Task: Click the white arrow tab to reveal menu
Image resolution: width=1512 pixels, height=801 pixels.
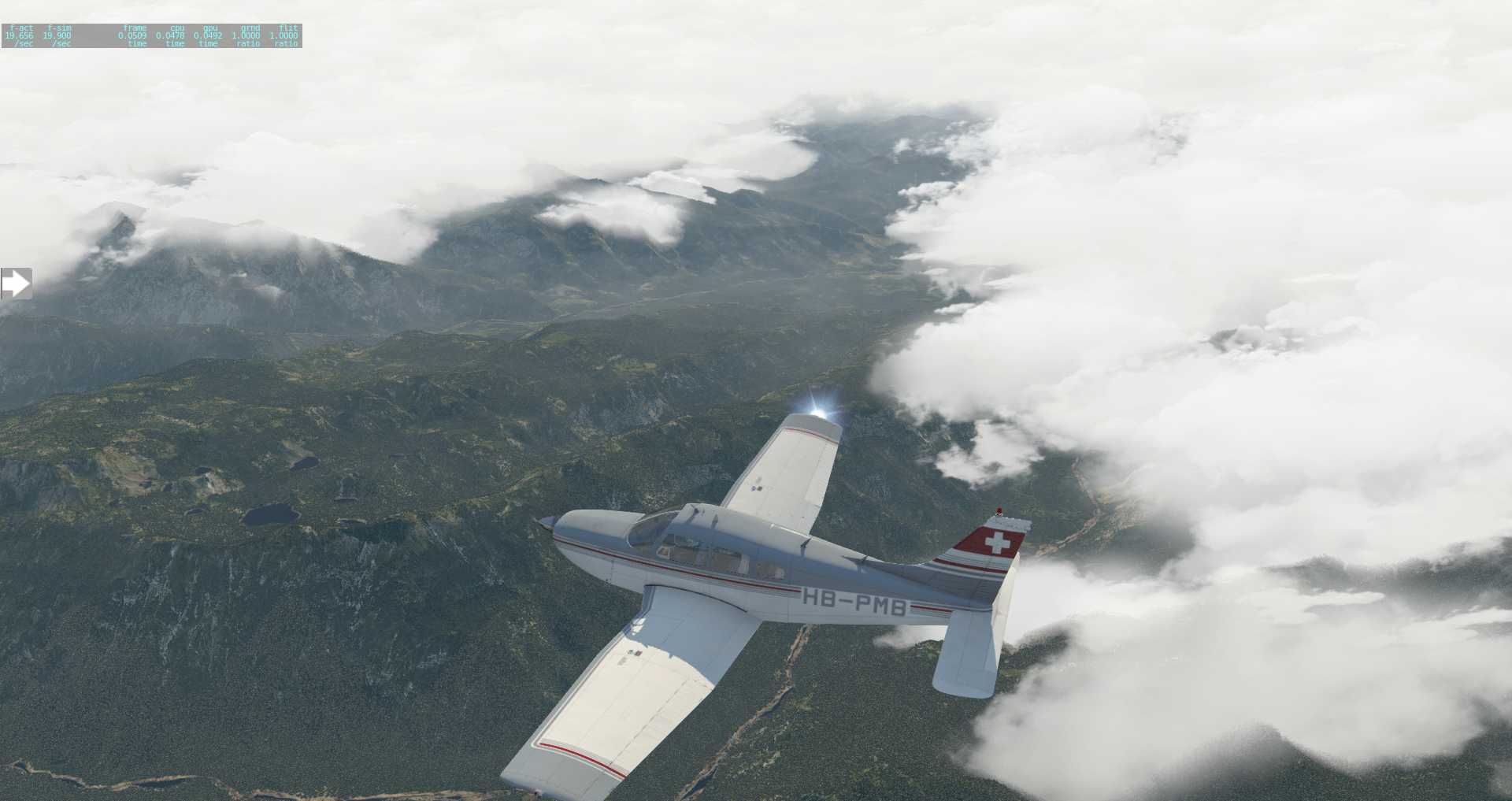Action: click(x=17, y=281)
